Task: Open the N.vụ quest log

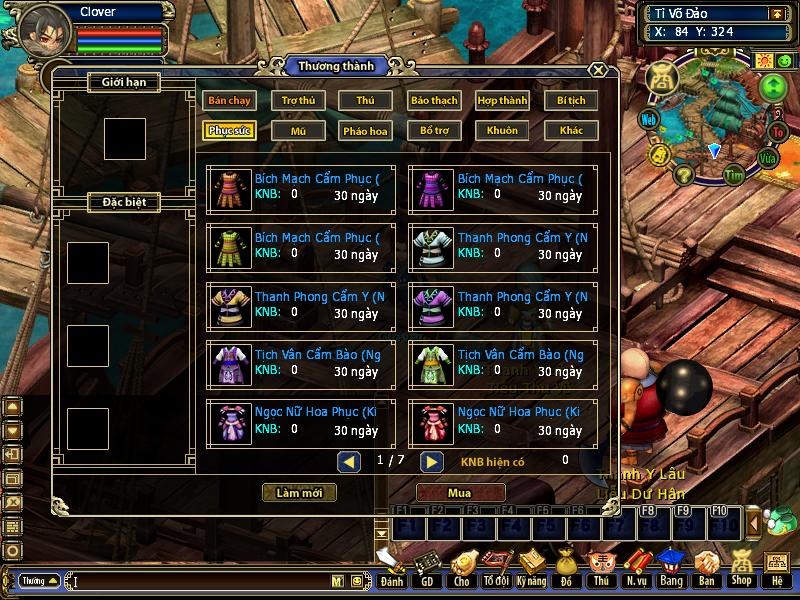Action: [636, 568]
